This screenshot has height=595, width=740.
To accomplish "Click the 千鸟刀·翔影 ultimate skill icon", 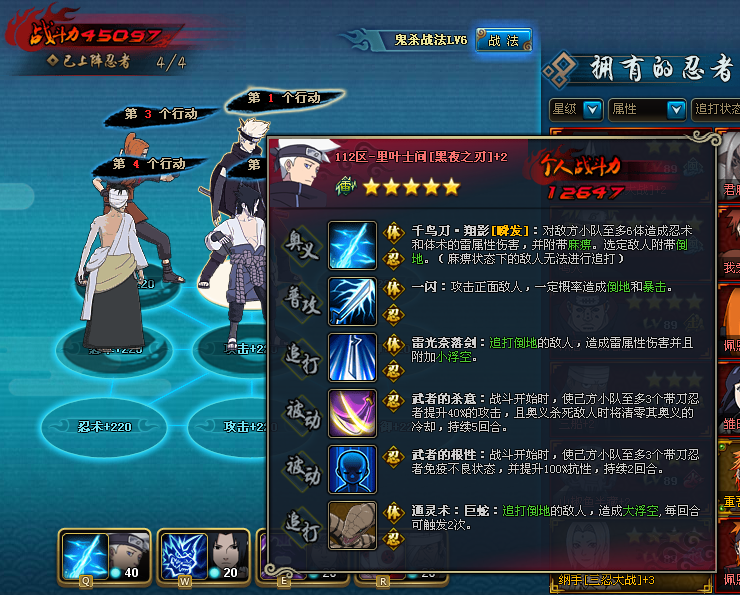I will pyautogui.click(x=352, y=246).
